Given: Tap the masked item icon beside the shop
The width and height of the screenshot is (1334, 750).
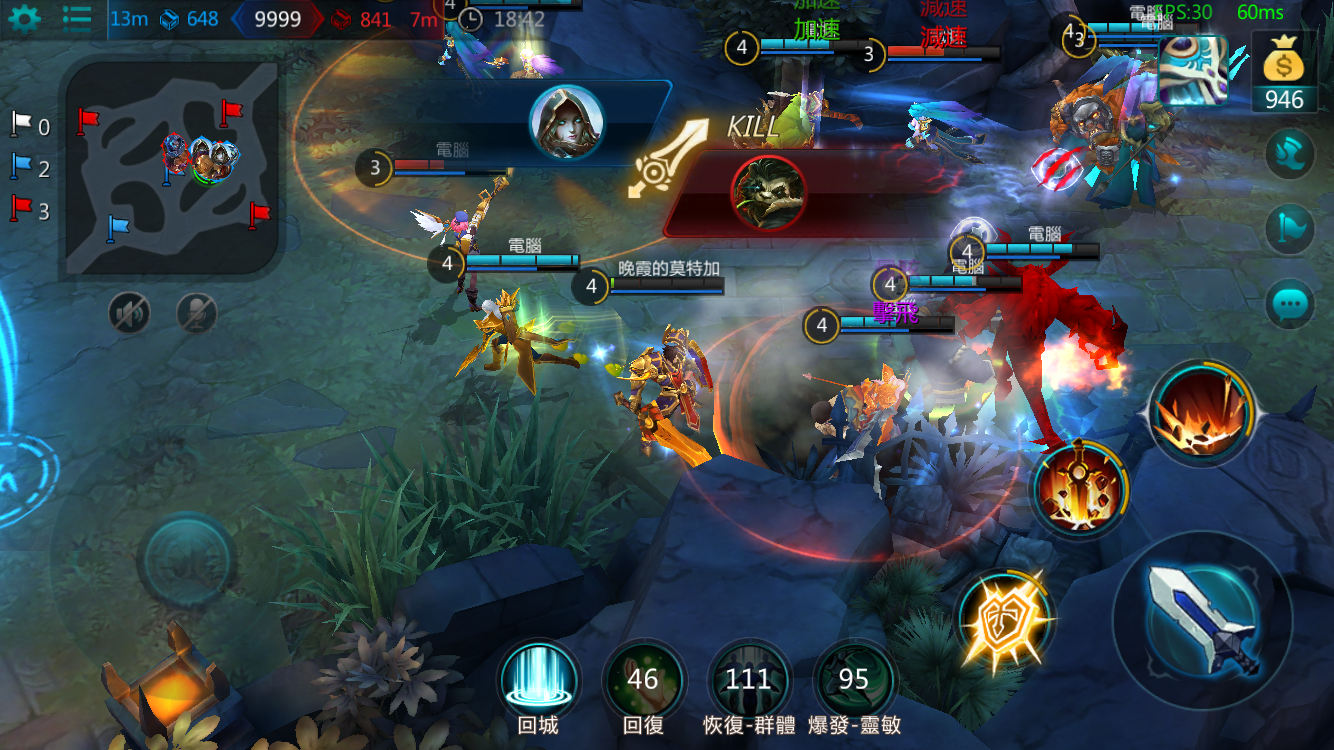Looking at the screenshot, I should [x=1193, y=70].
